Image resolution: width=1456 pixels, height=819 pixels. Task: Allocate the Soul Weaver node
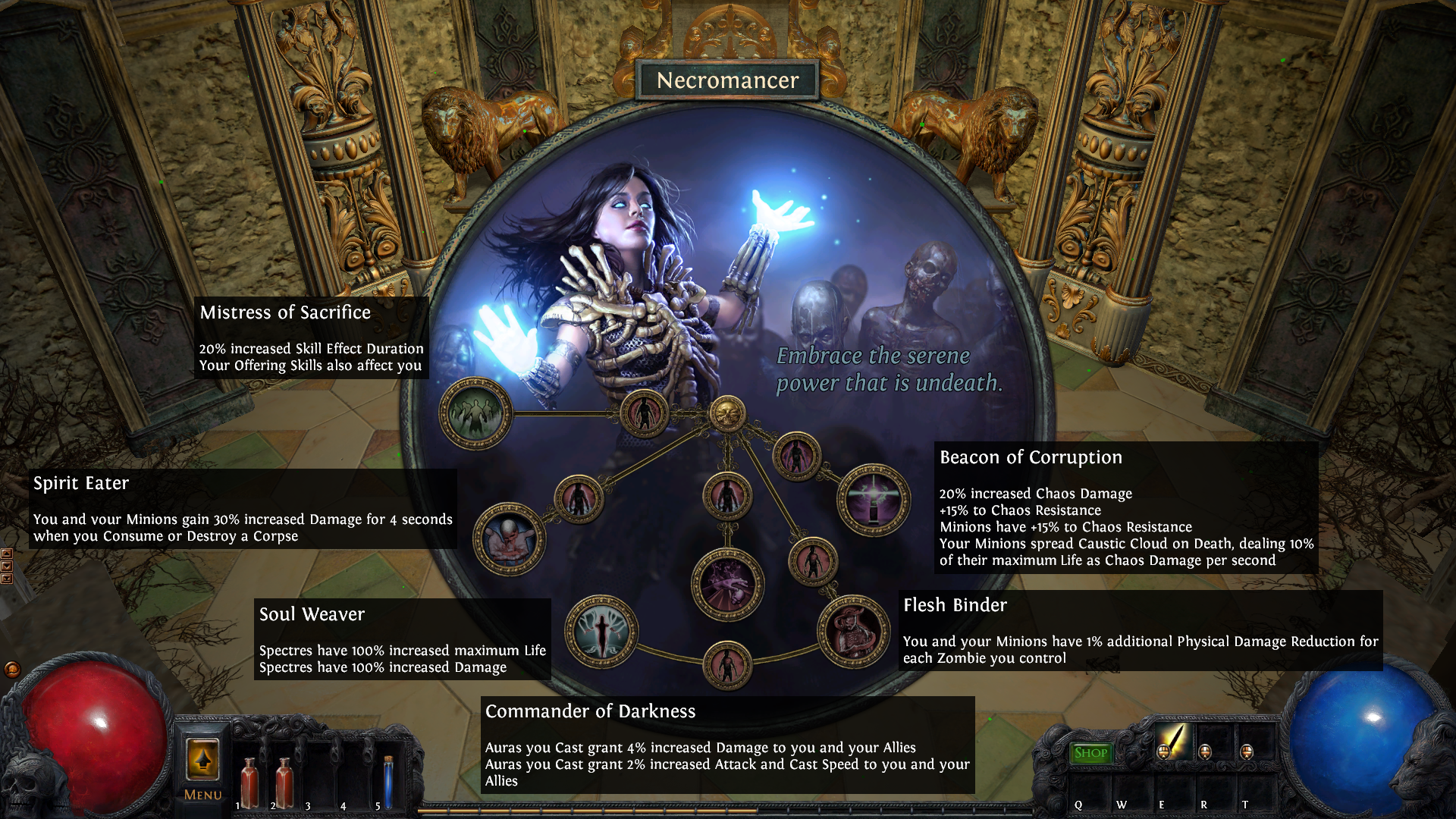coord(601,631)
